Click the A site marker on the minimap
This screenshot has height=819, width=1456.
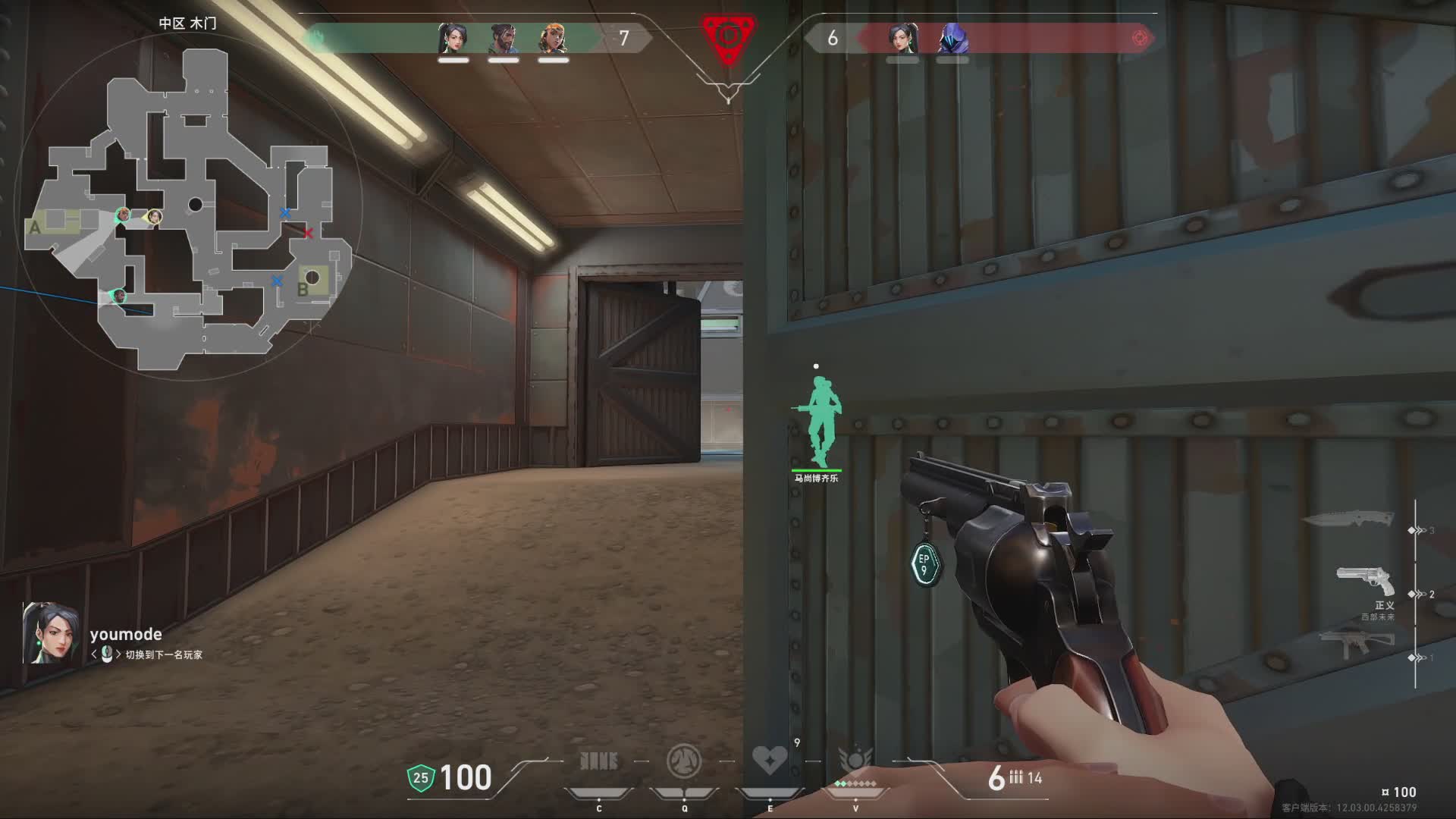pyautogui.click(x=34, y=227)
